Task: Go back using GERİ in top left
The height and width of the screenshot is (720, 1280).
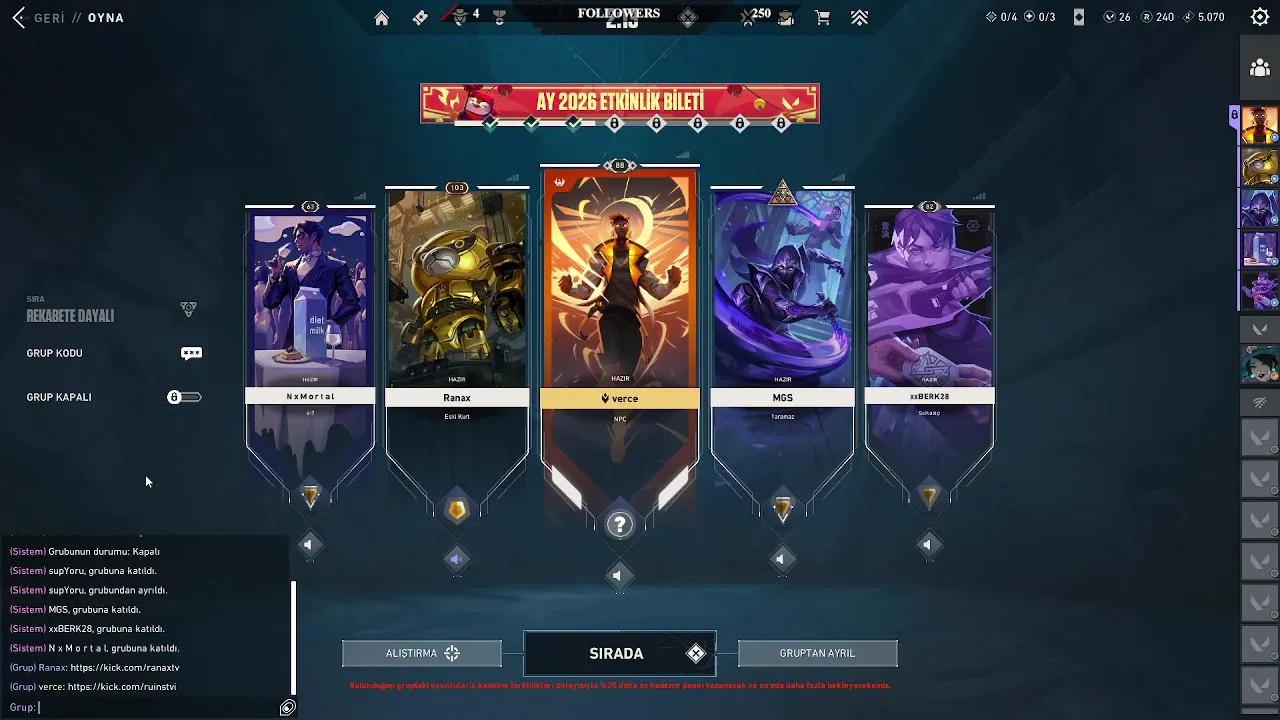Action: coord(36,17)
